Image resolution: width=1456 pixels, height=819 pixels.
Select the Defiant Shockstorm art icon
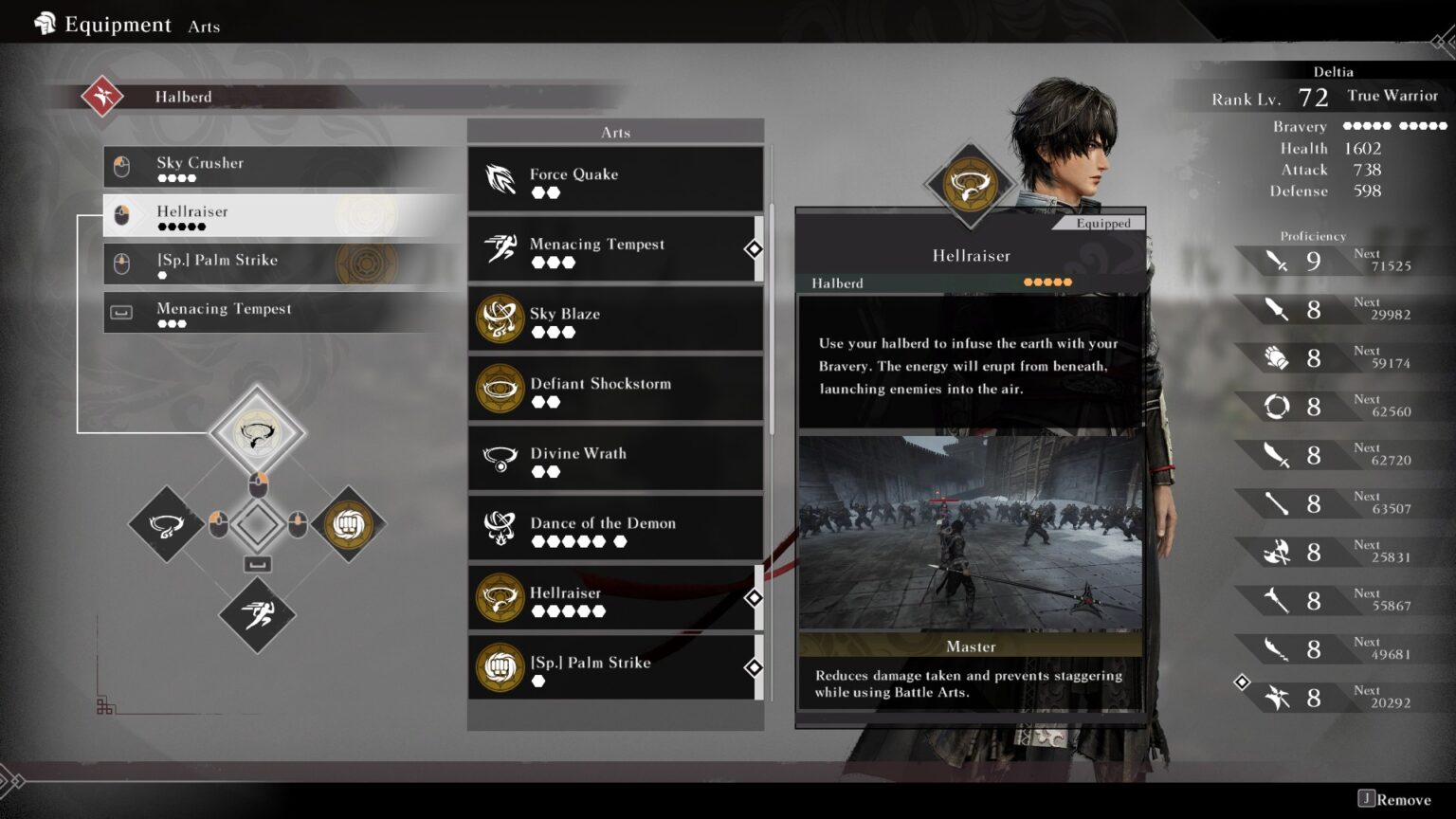click(x=499, y=388)
